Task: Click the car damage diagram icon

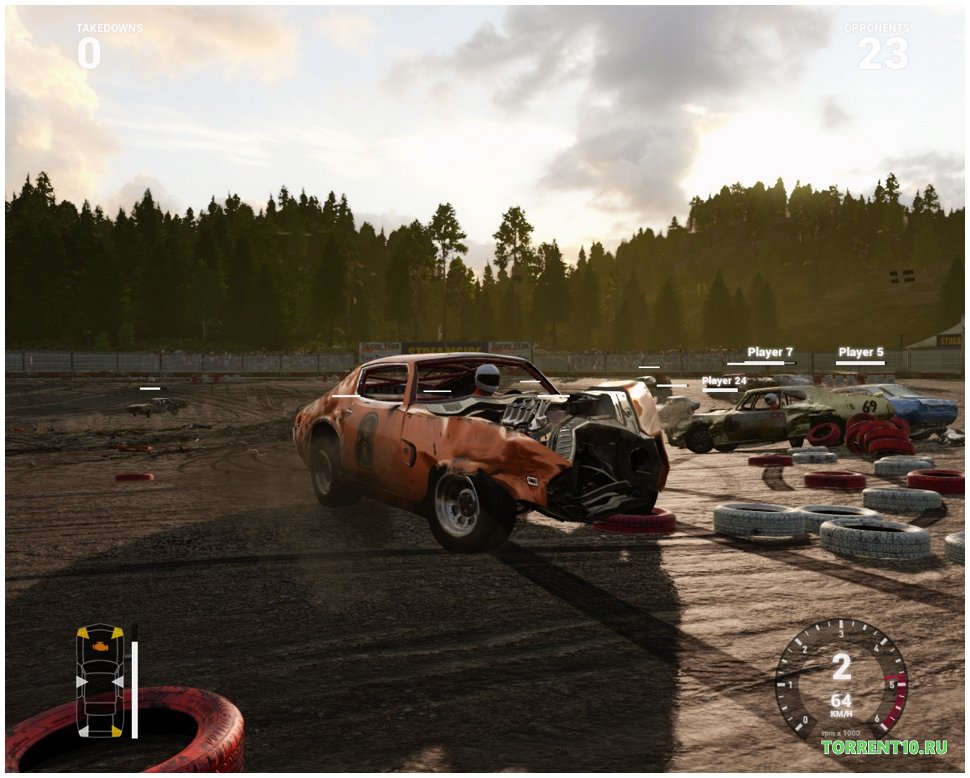Action: tap(100, 680)
